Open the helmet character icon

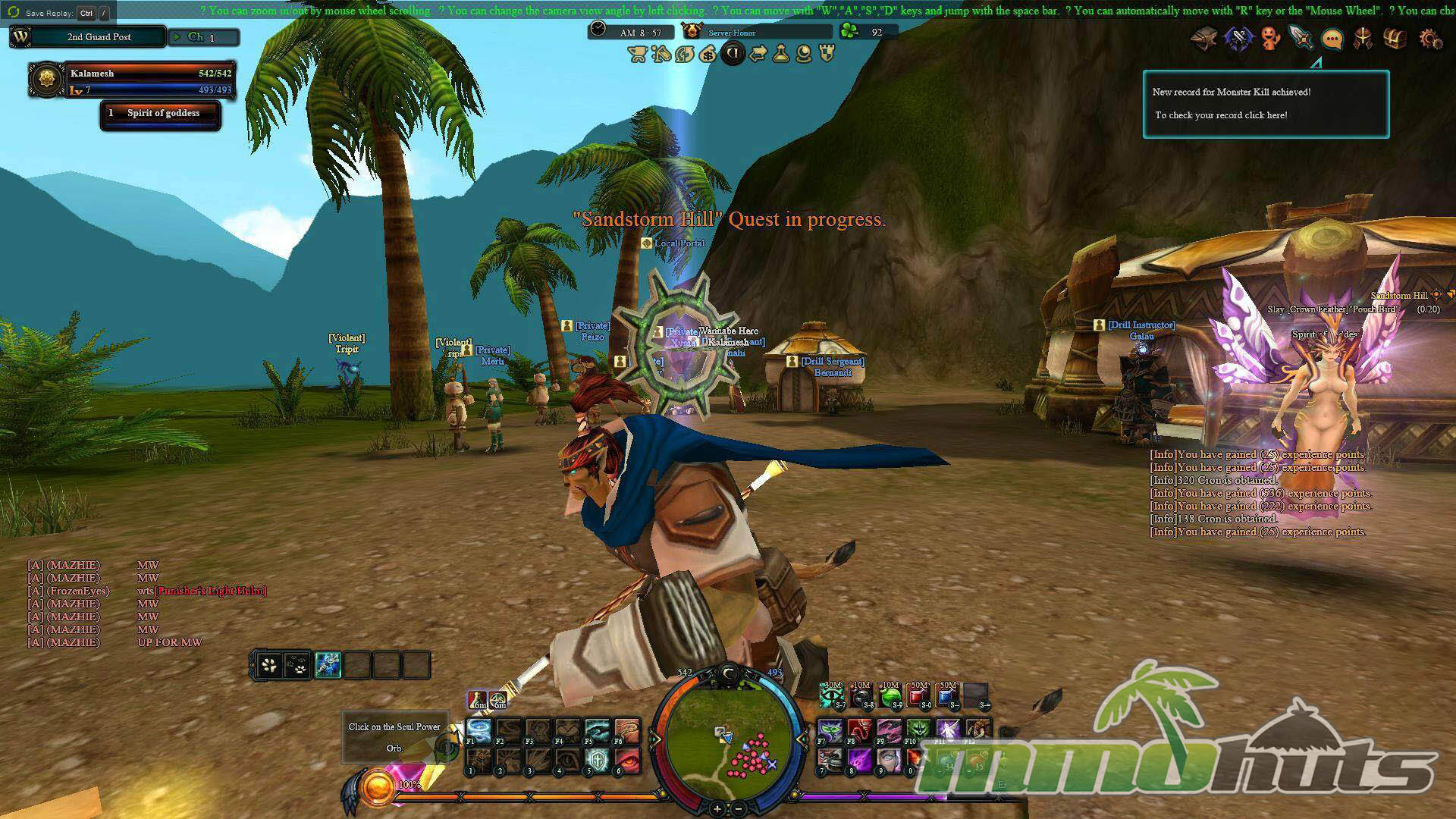click(1363, 39)
